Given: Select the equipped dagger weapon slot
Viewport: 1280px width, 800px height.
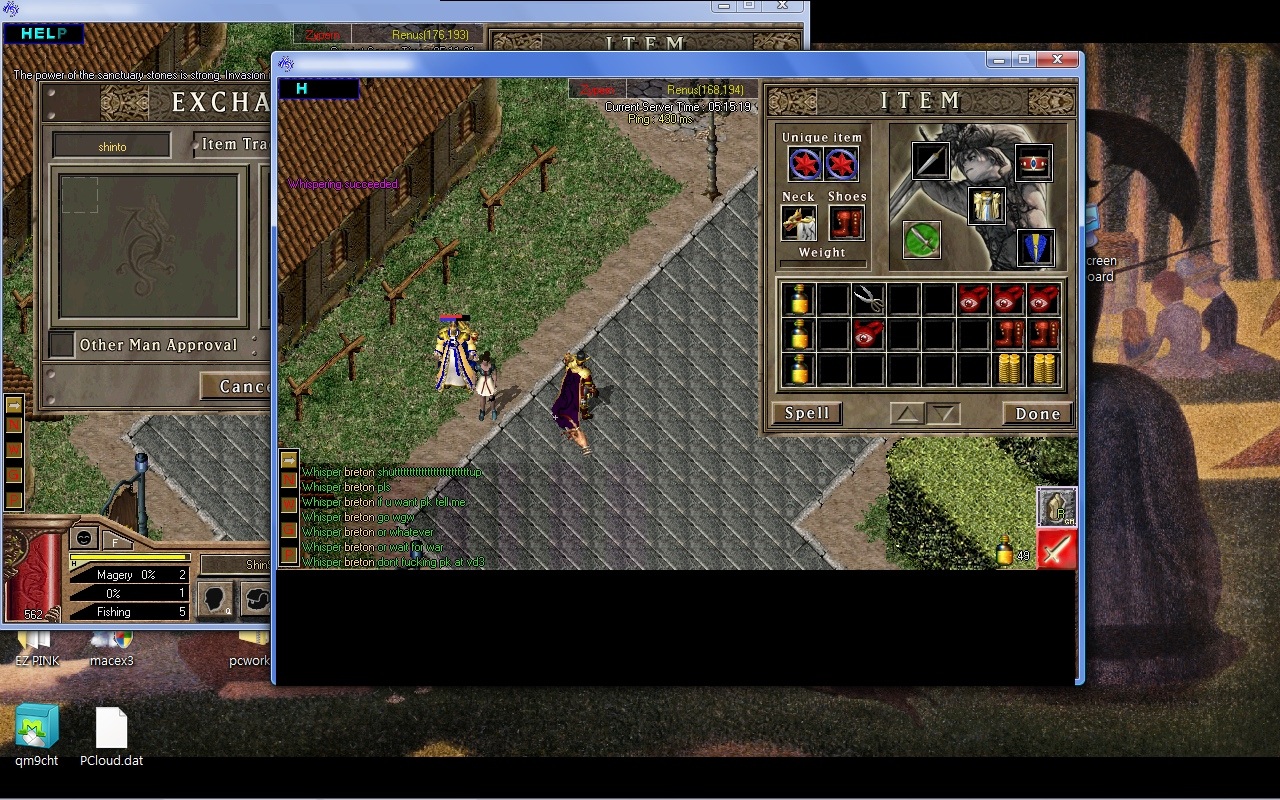Looking at the screenshot, I should (930, 161).
